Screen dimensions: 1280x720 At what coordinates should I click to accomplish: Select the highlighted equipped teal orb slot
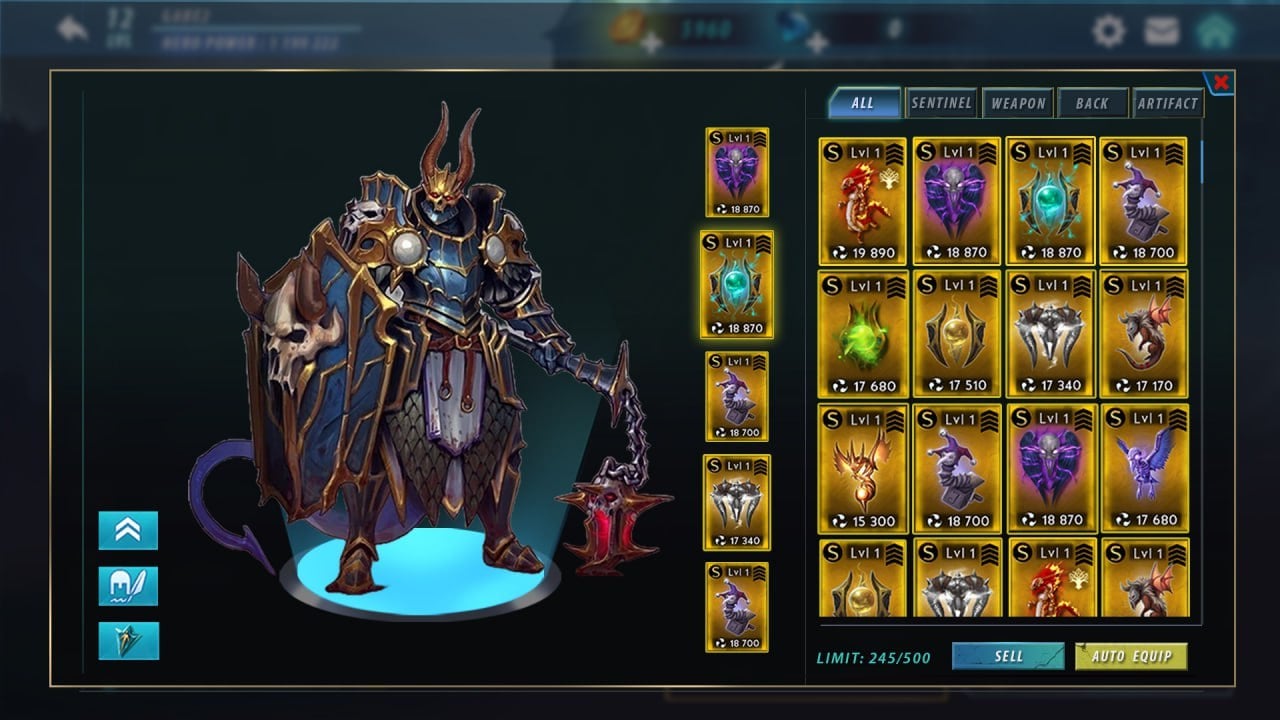tap(737, 285)
